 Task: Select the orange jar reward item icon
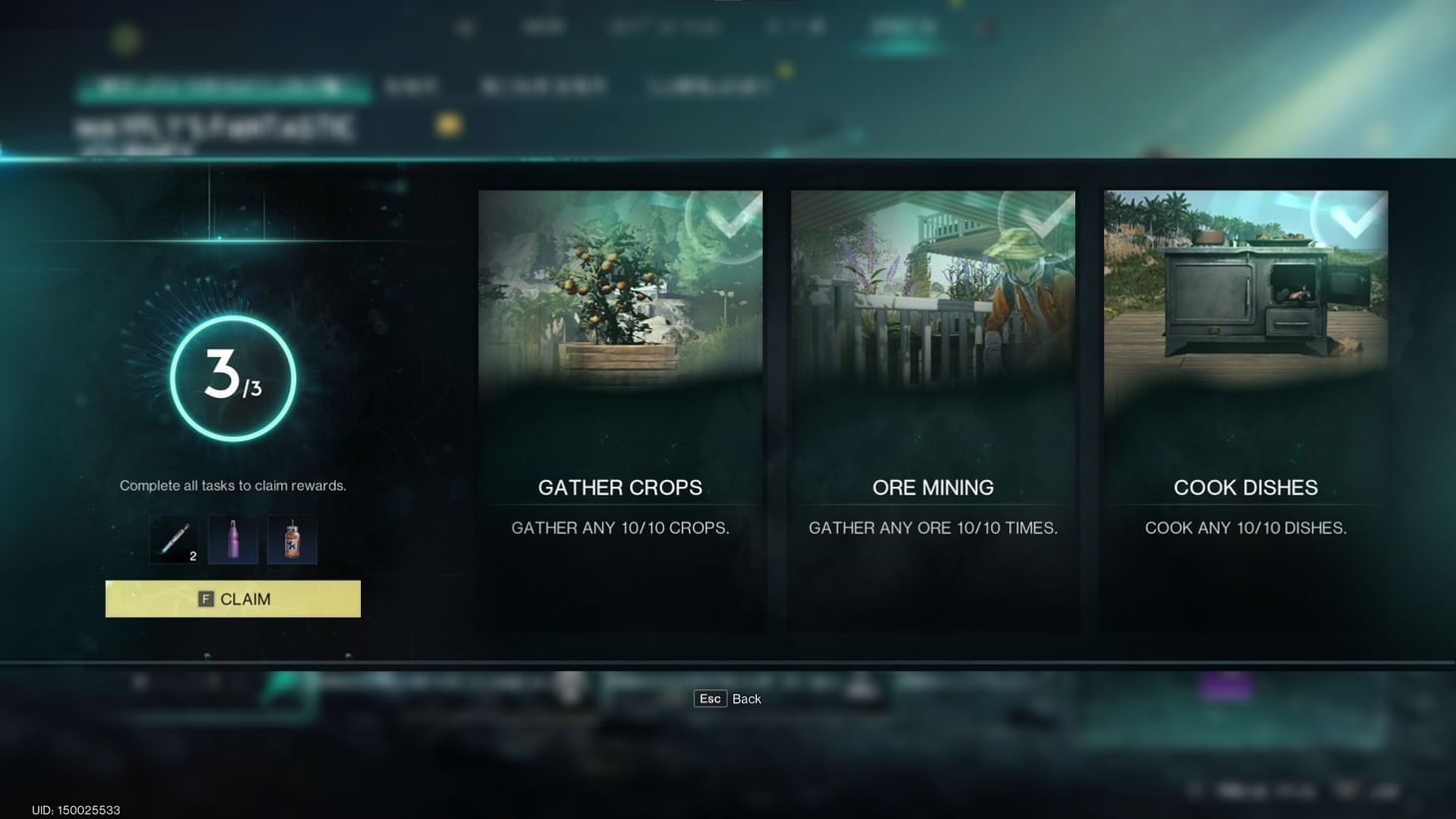292,538
